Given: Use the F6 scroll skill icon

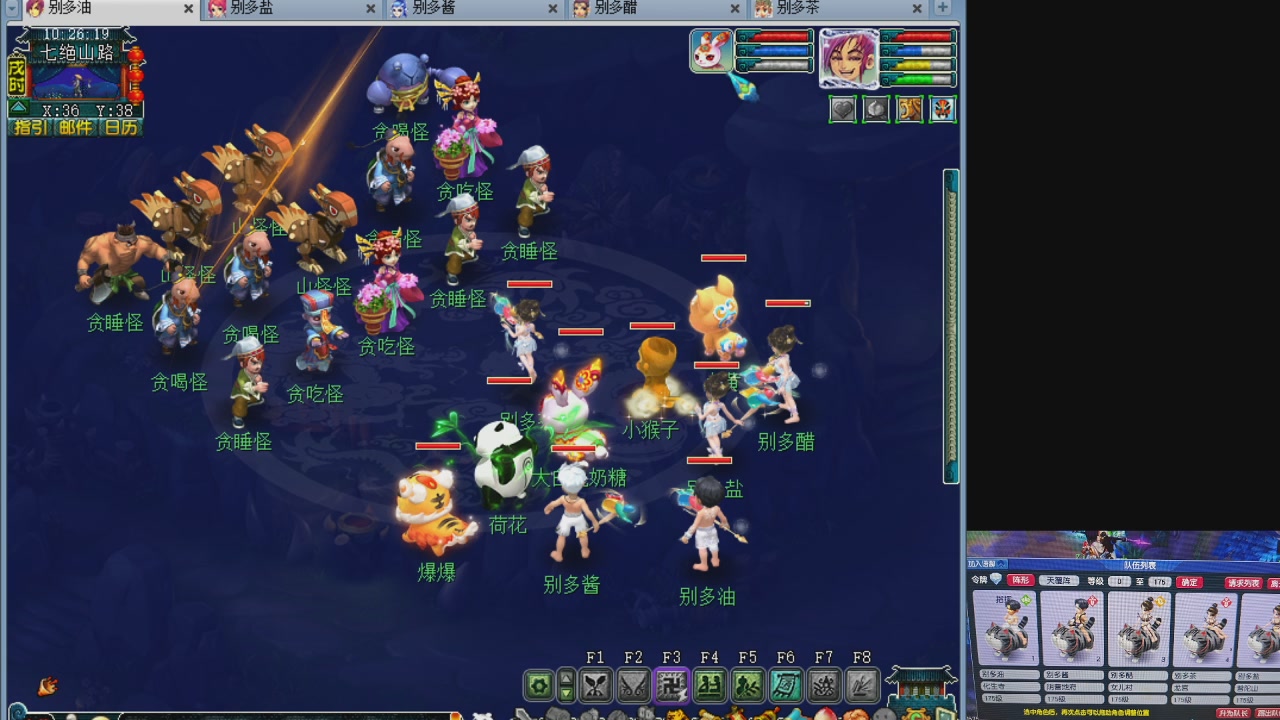Looking at the screenshot, I should pos(785,685).
